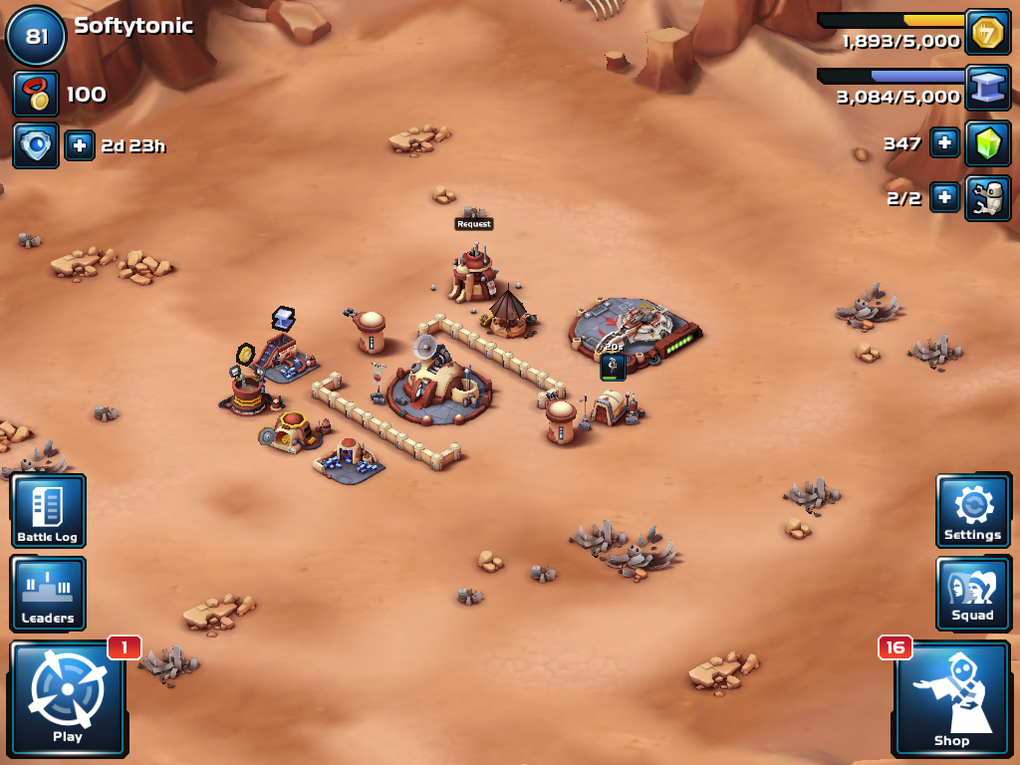The height and width of the screenshot is (765, 1020).
Task: Select the level 81 player badge
Action: tap(36, 37)
